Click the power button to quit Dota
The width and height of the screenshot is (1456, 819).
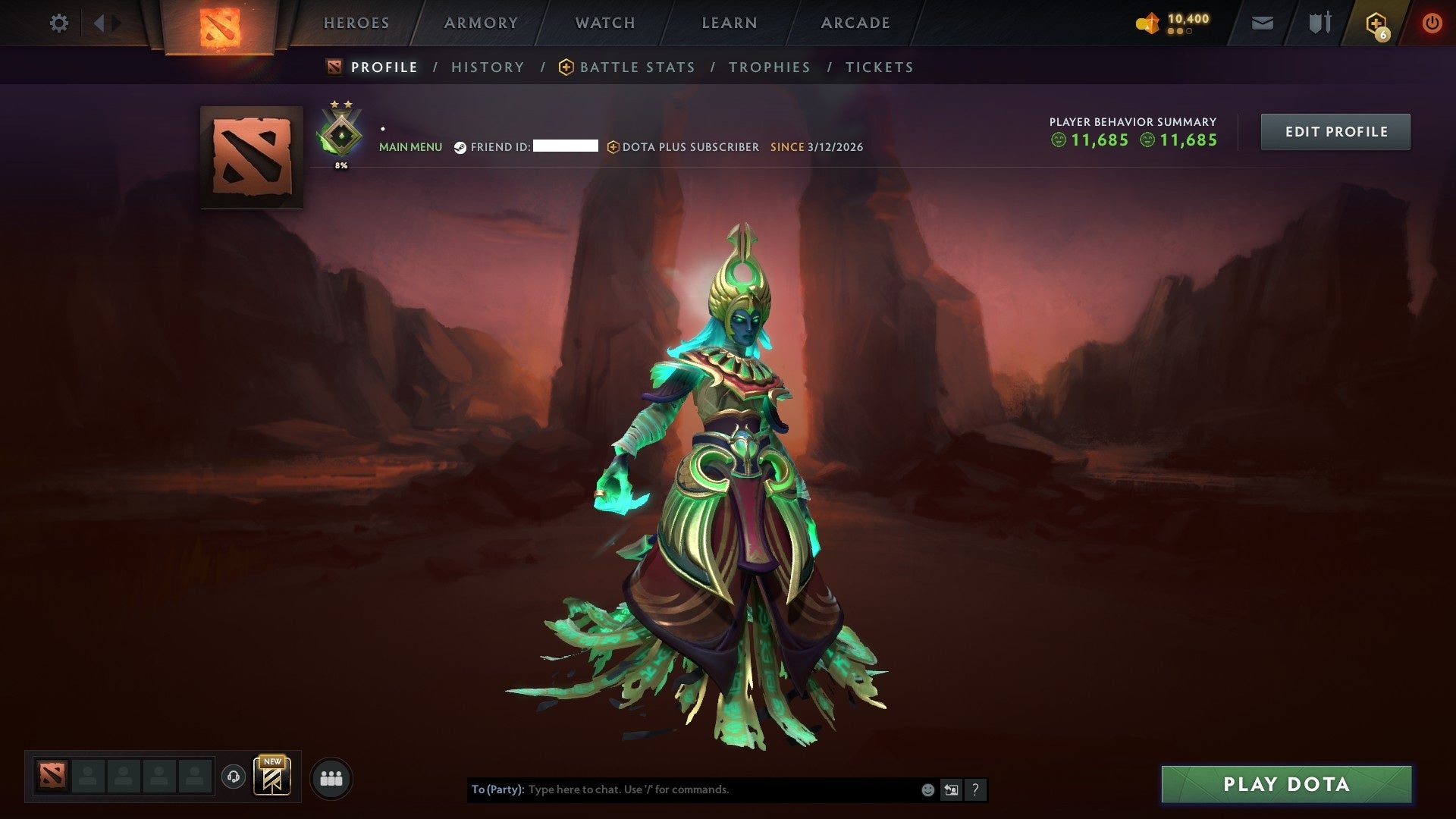point(1432,23)
